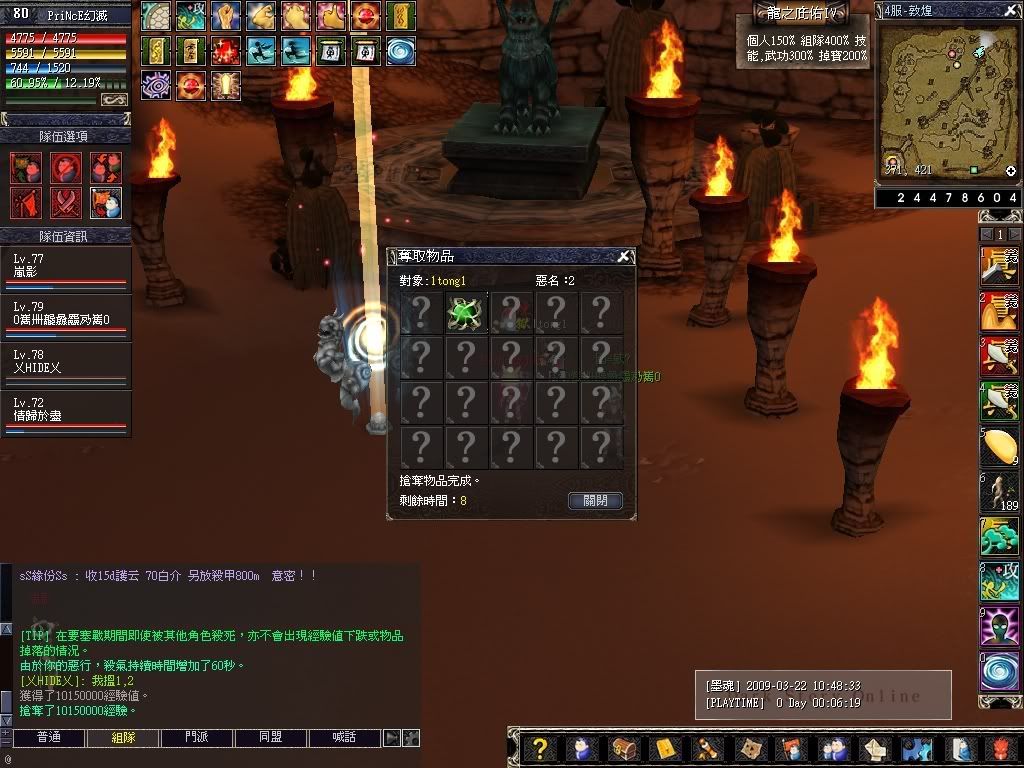
Task: Close the item plunder window via X
Action: click(x=624, y=256)
